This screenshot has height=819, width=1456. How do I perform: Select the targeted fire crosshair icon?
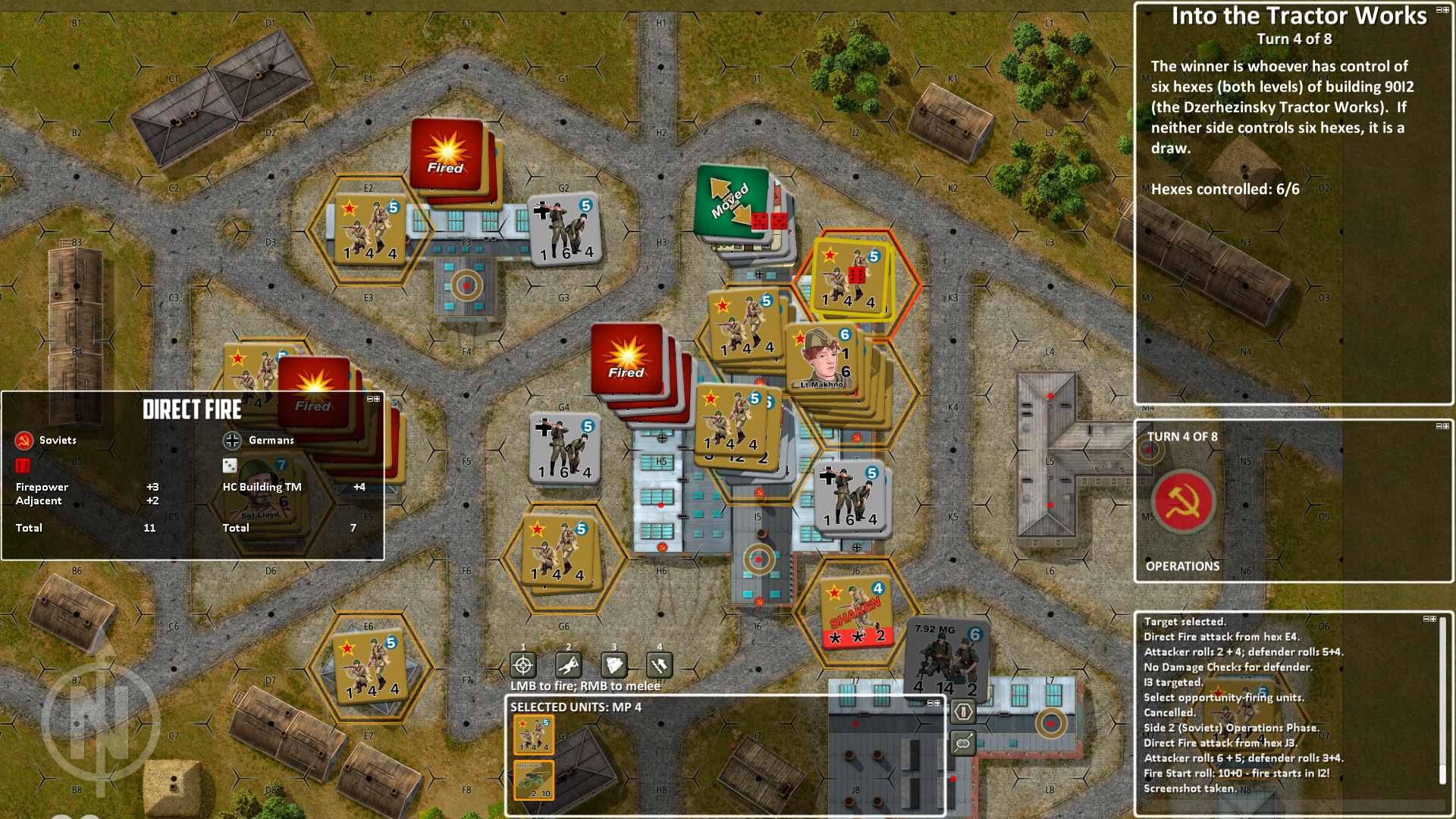coord(523,664)
